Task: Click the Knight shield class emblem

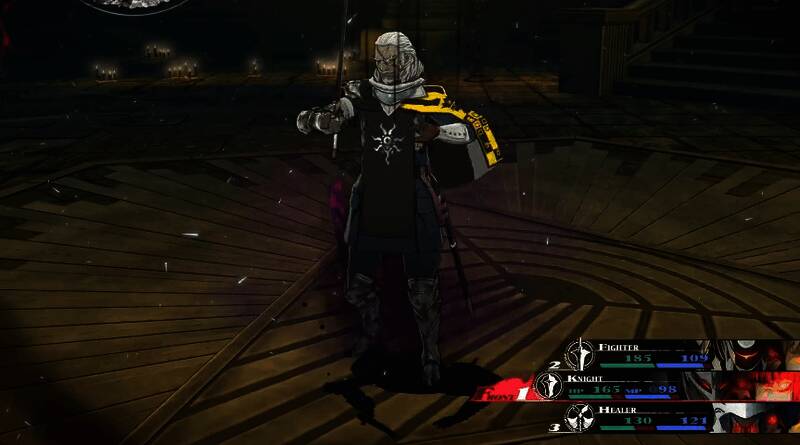Action: point(549,385)
